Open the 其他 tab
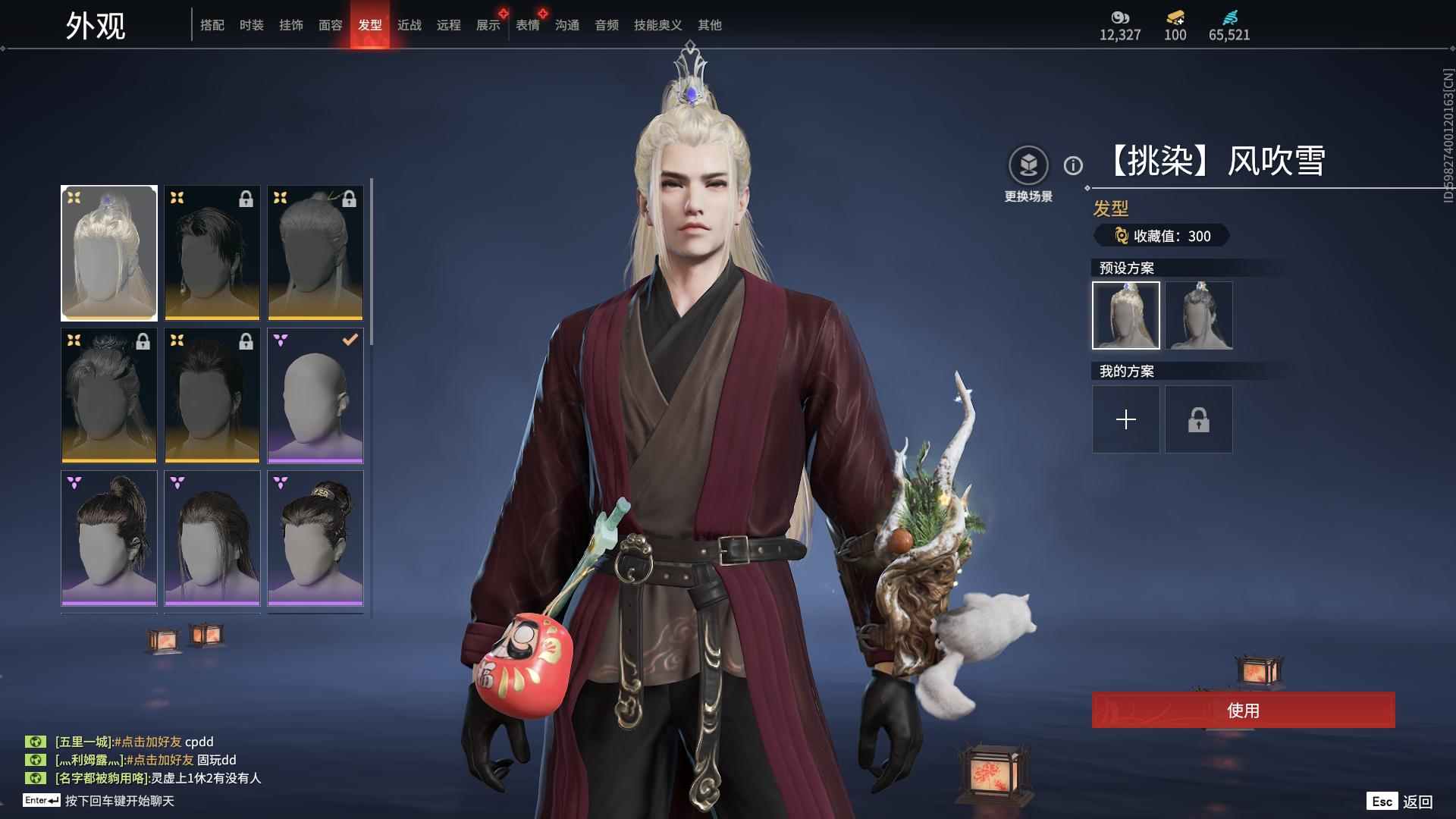 click(709, 25)
